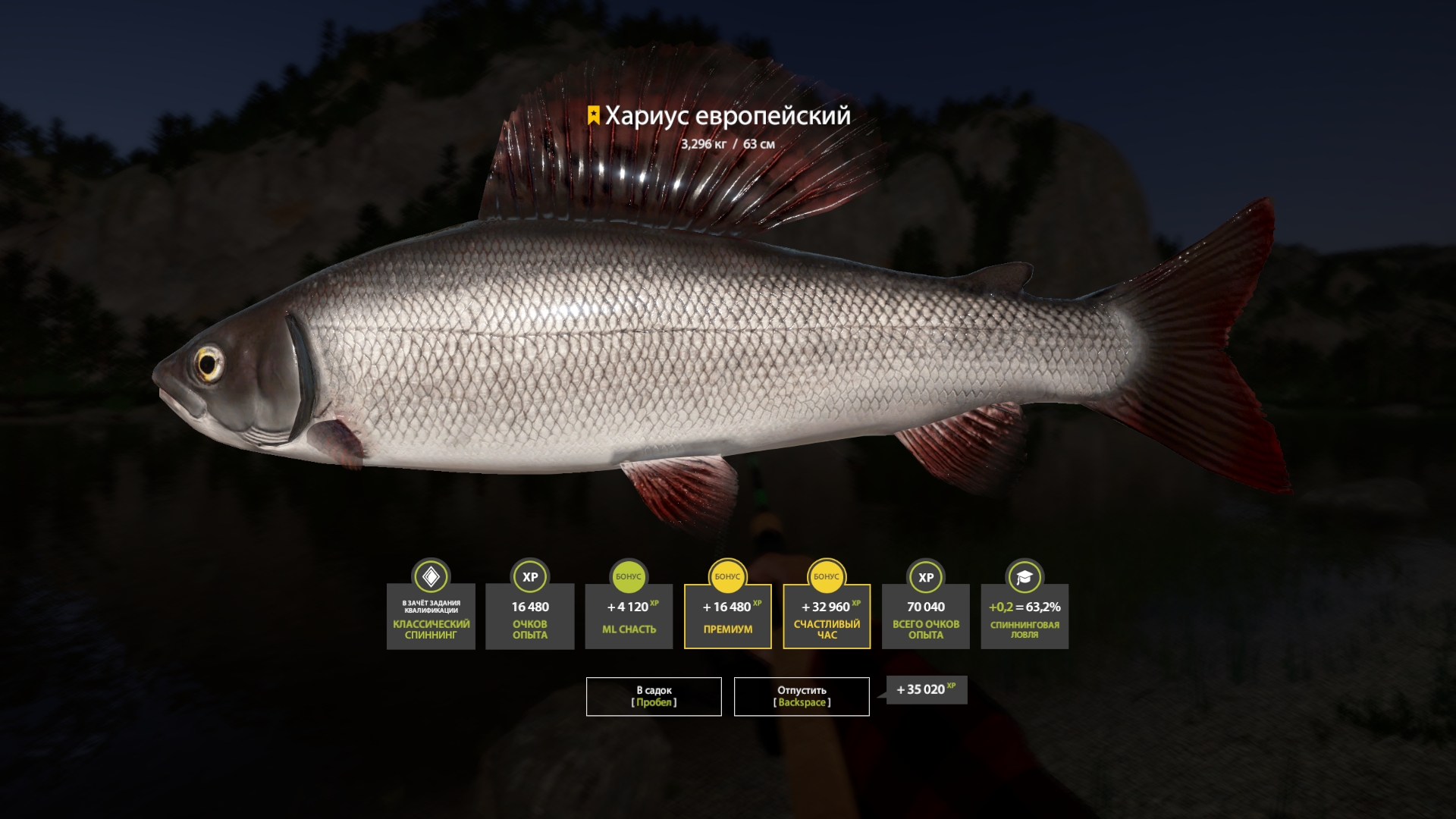The height and width of the screenshot is (819, 1456).
Task: Click the yellow БОНУС icon above "Премиум"
Action: (727, 578)
